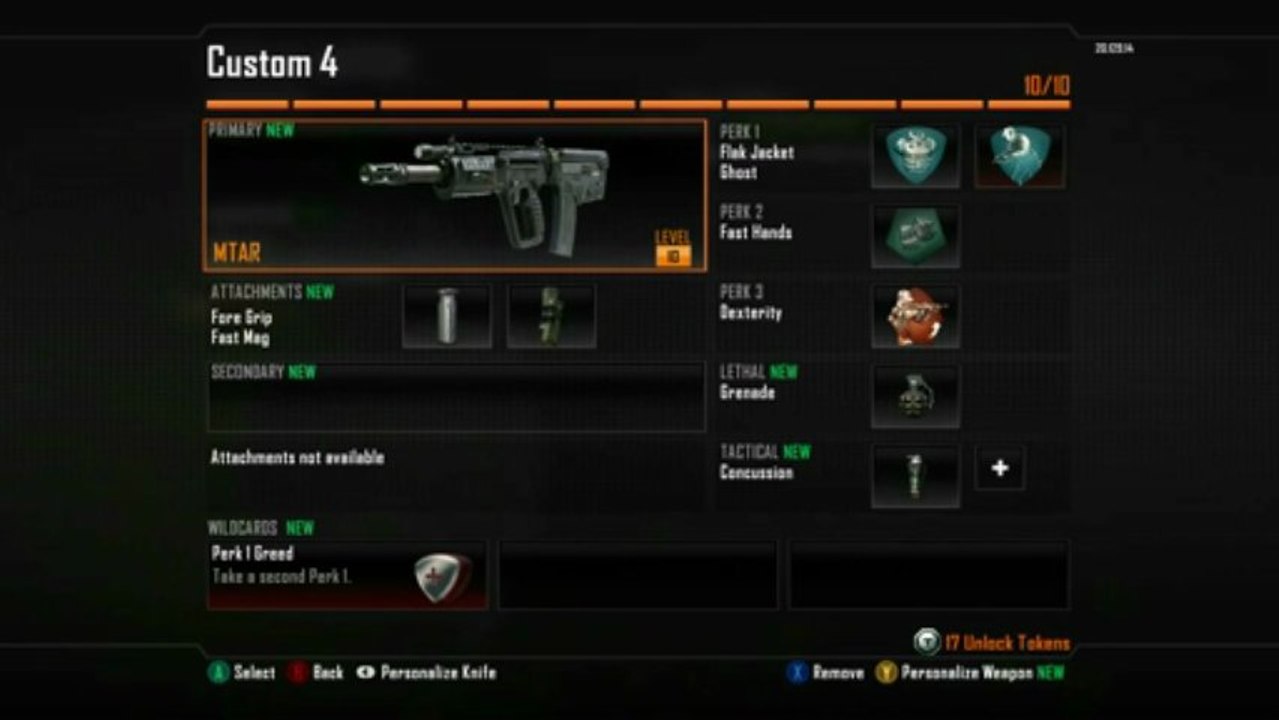The height and width of the screenshot is (720, 1279).
Task: Select the MTAR primary weapon slot
Action: pos(455,196)
